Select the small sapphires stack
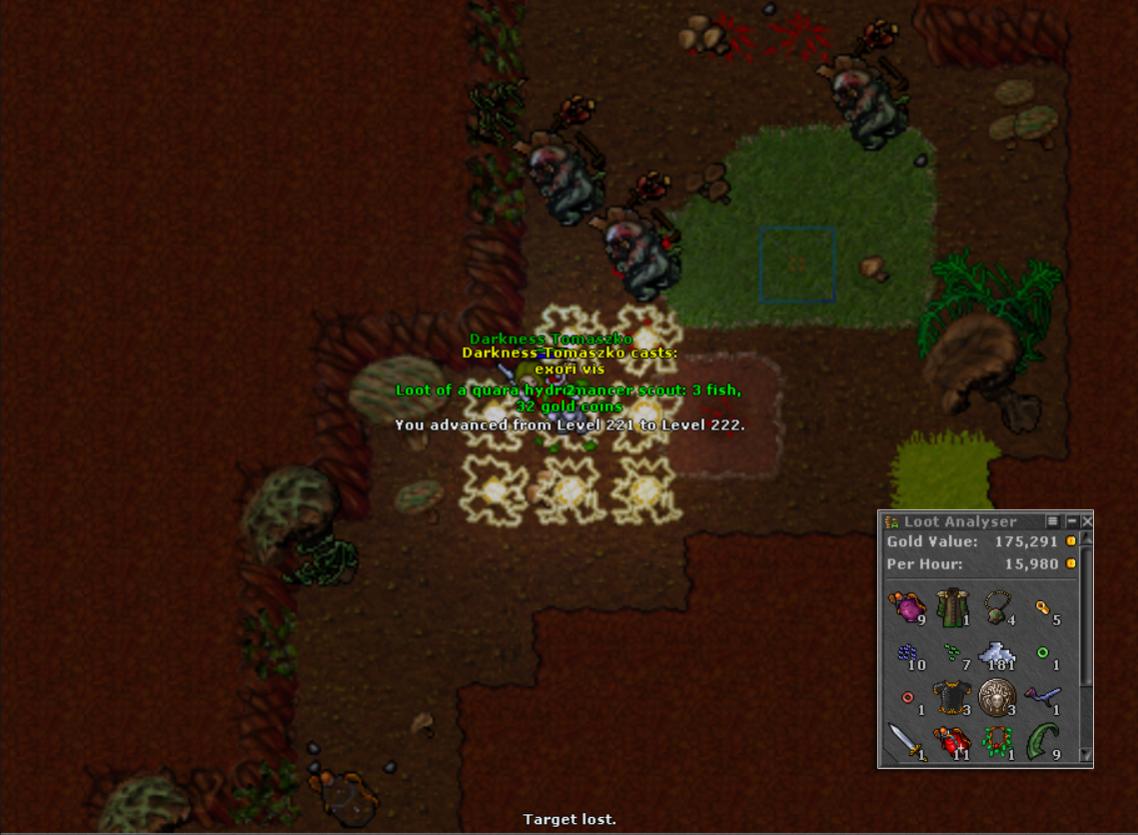 point(907,653)
